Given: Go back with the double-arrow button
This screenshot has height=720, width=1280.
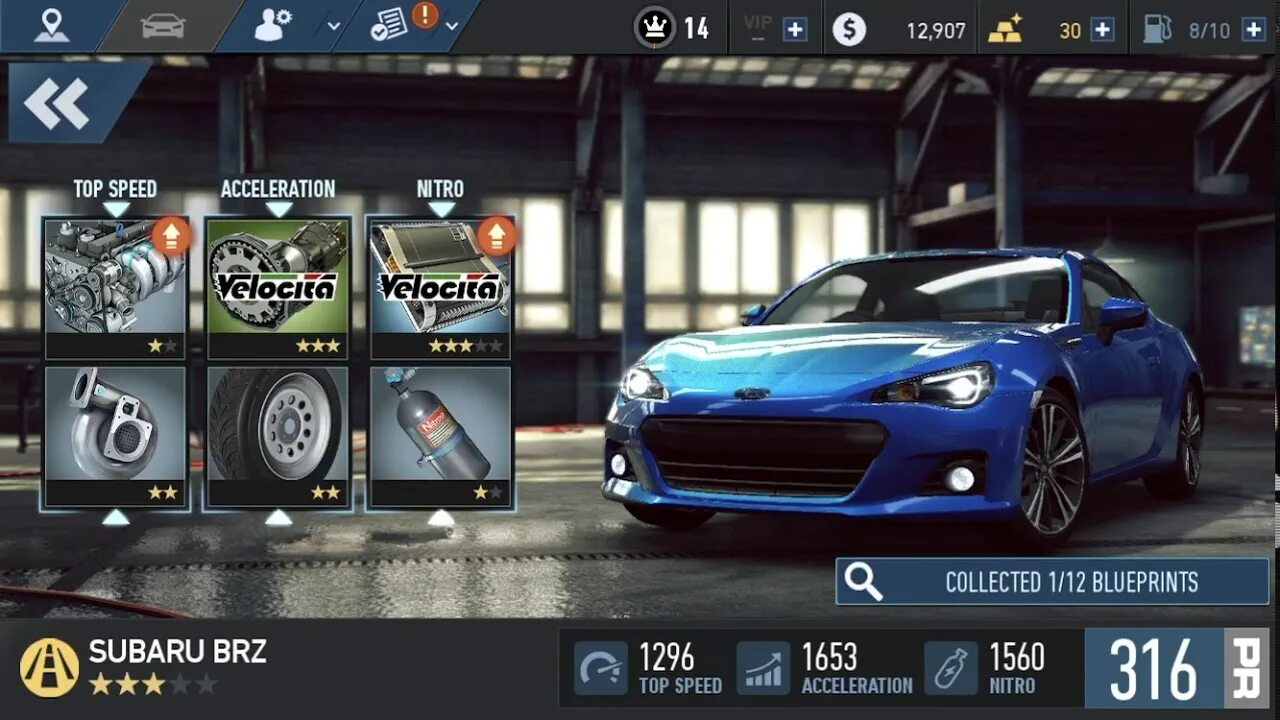Looking at the screenshot, I should [58, 102].
